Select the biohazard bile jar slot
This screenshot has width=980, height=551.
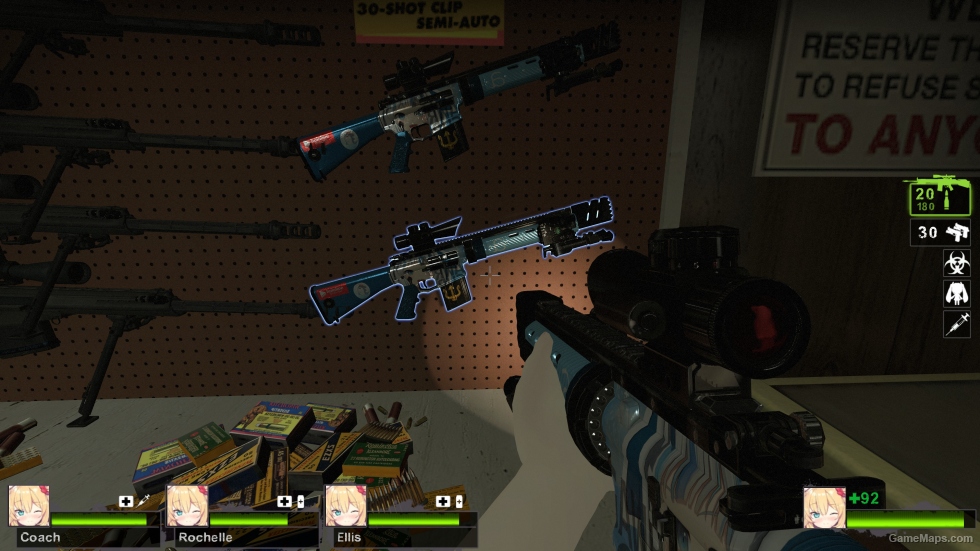point(956,263)
